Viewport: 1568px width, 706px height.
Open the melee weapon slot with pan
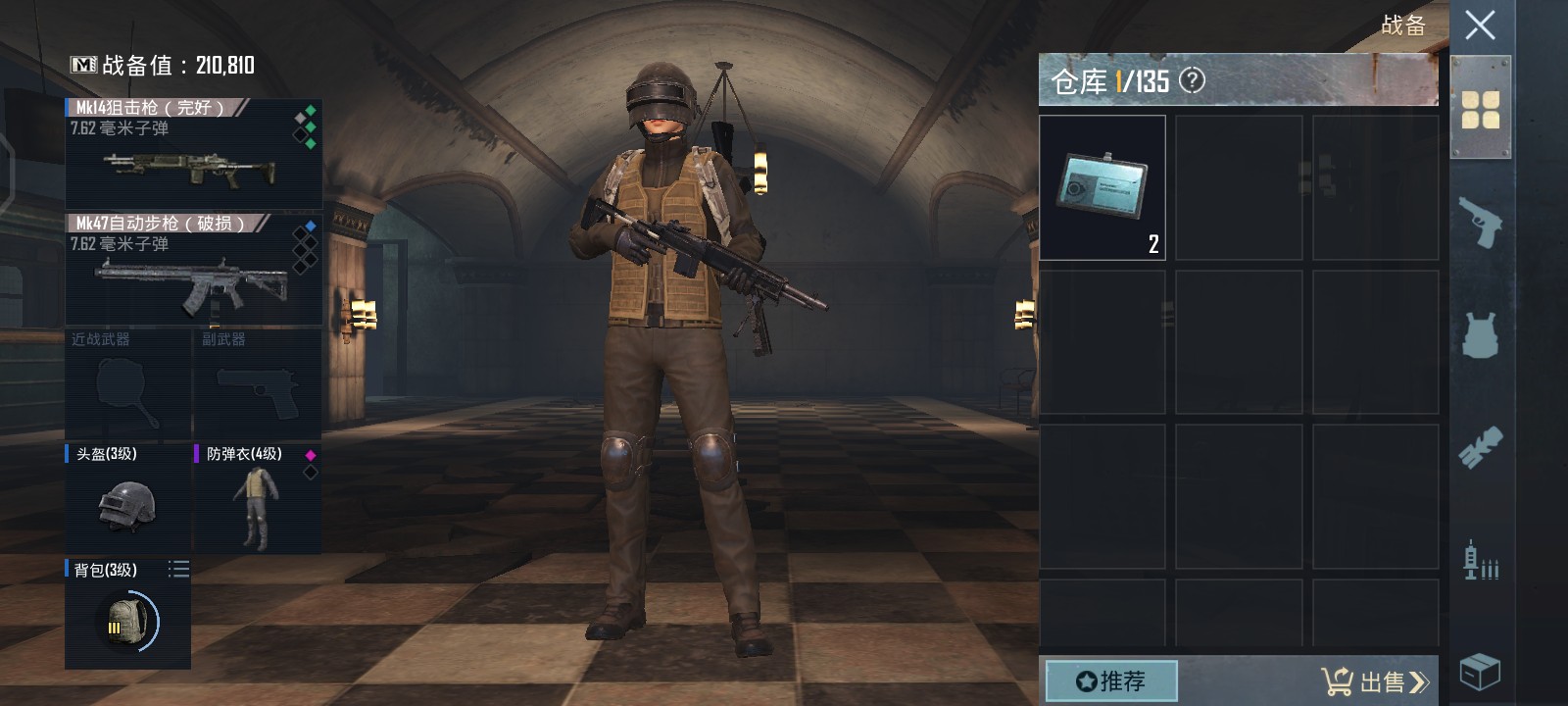[x=127, y=384]
